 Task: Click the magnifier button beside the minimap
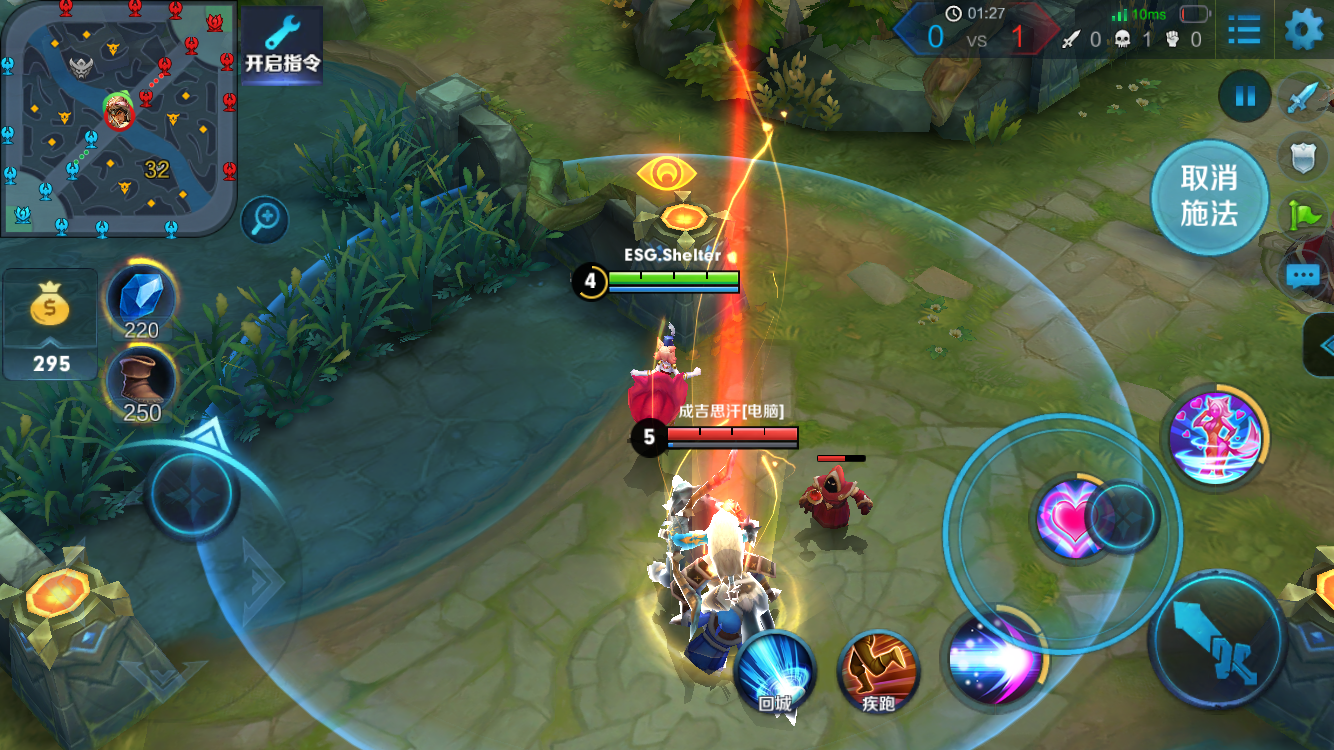(x=265, y=219)
